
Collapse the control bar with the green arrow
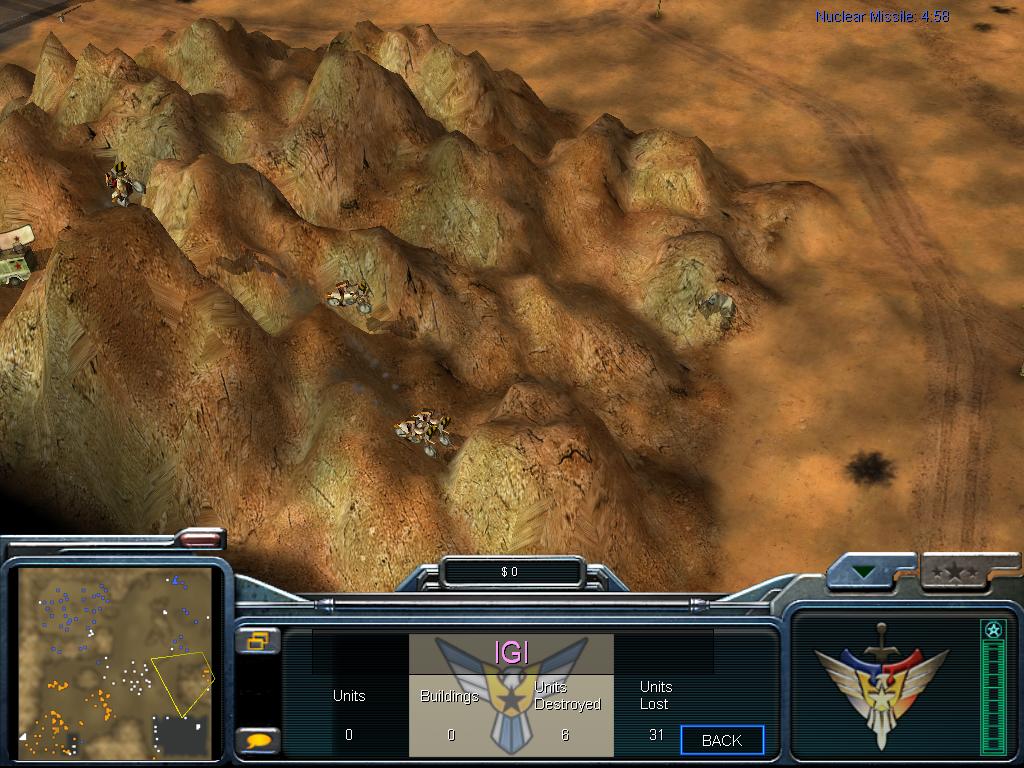click(x=864, y=573)
